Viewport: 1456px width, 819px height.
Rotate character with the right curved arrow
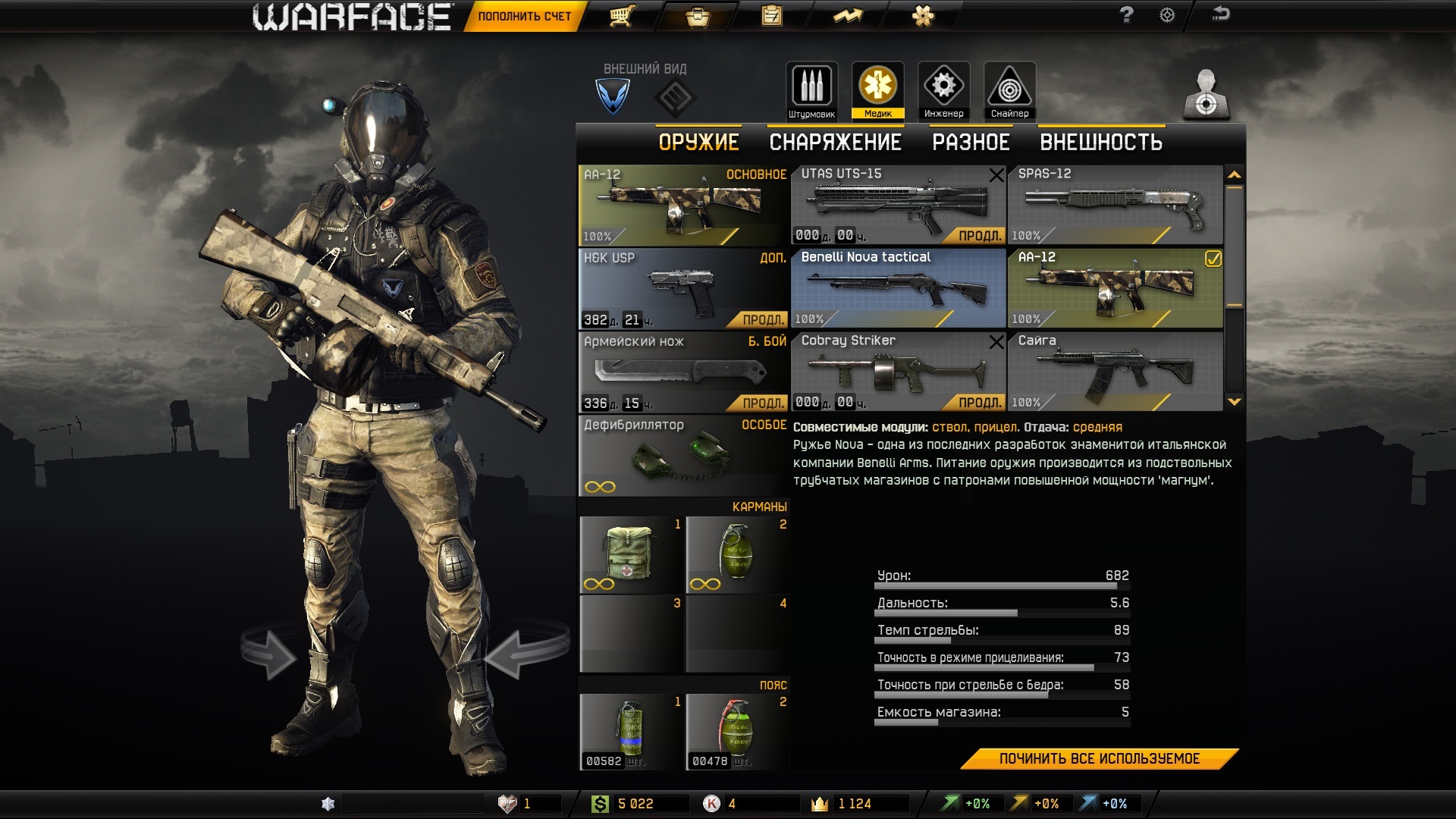tap(526, 649)
